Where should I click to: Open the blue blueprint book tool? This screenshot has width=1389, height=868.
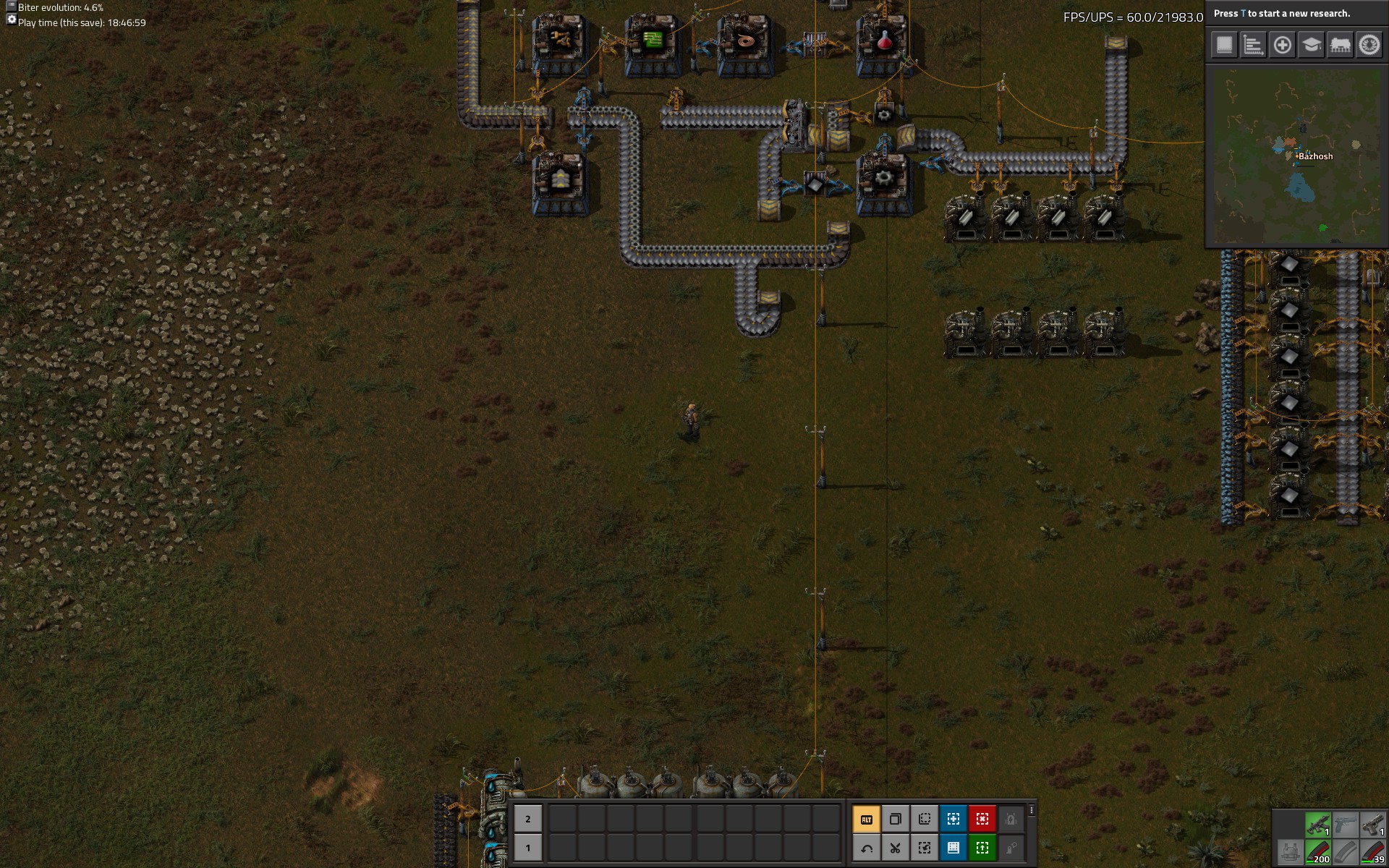953,848
